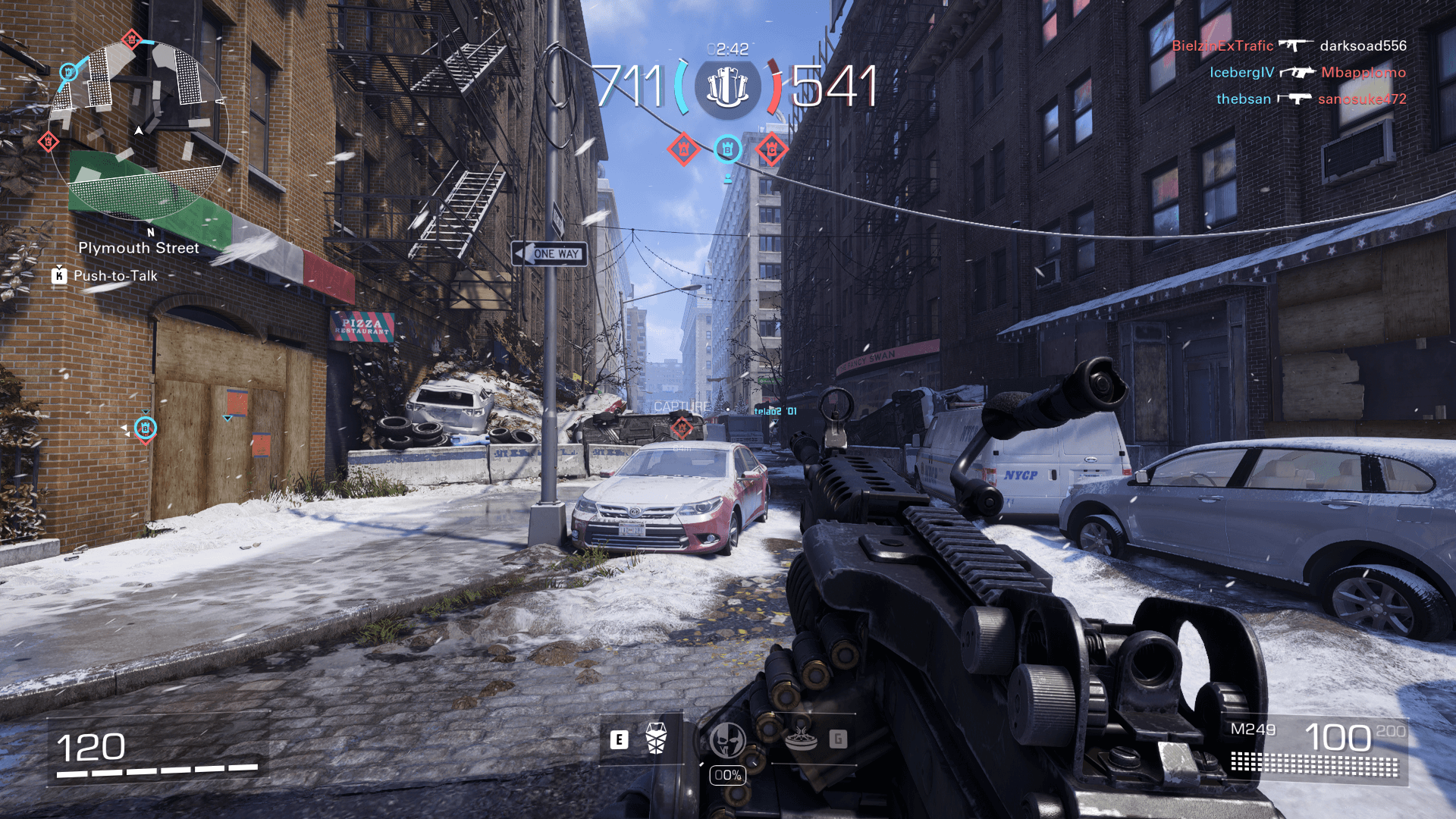
Task: Select the red zone C objective icon
Action: [x=771, y=149]
